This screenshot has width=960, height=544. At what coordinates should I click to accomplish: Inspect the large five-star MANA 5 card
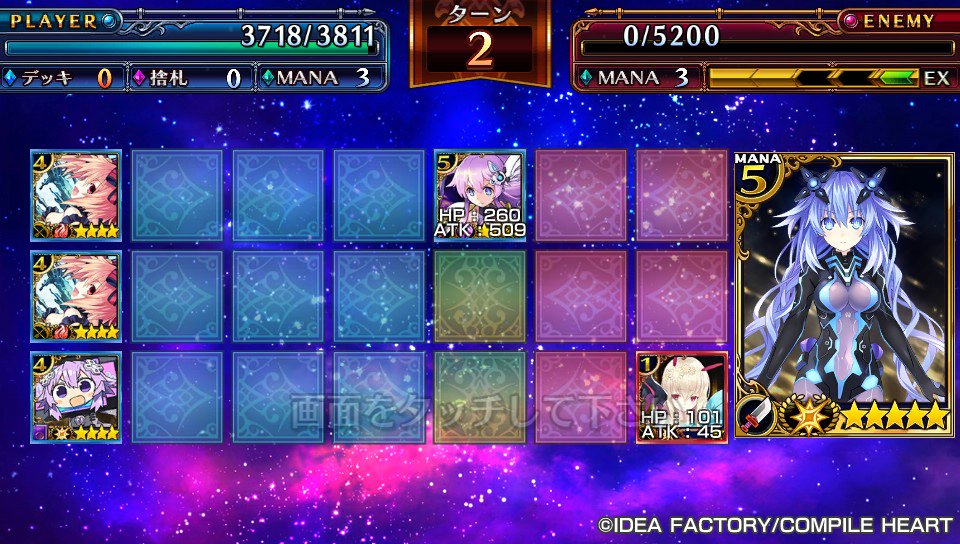[844, 295]
